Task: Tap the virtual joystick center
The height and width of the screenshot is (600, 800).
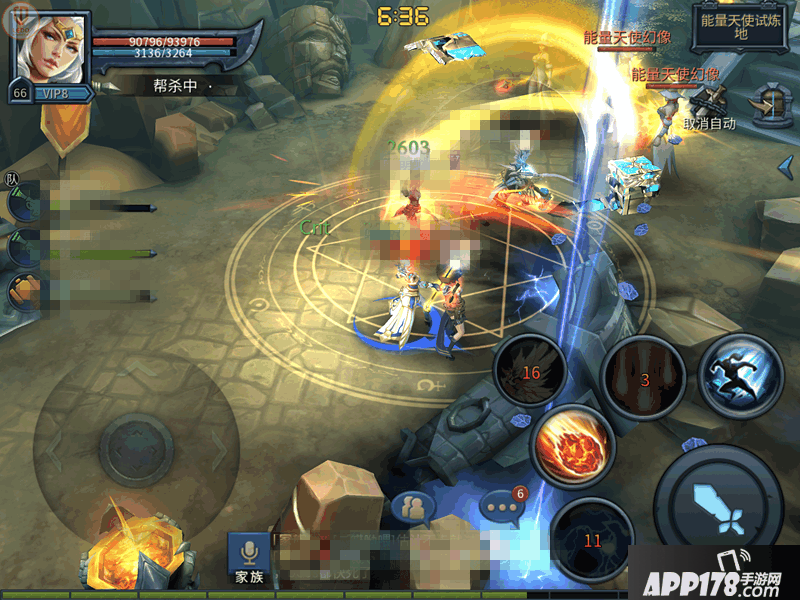Action: click(137, 444)
